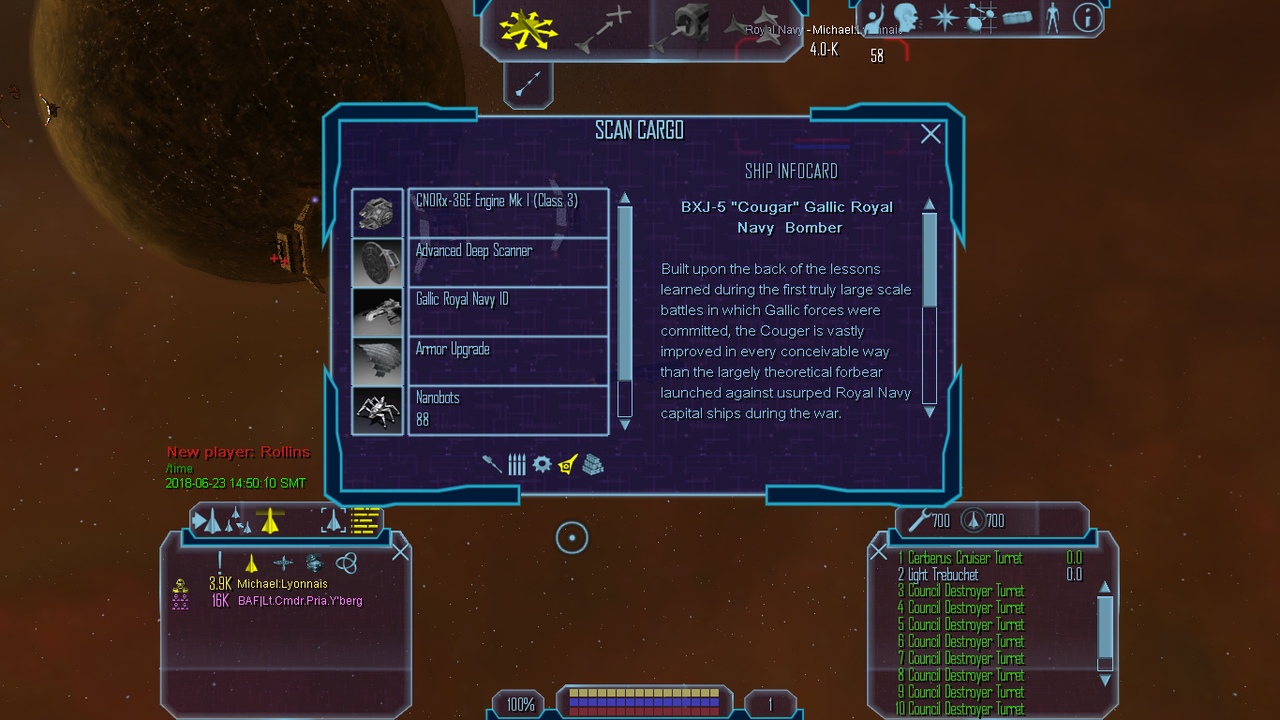Select the Armor Upgrade cargo row
The width and height of the screenshot is (1280, 720).
point(507,360)
